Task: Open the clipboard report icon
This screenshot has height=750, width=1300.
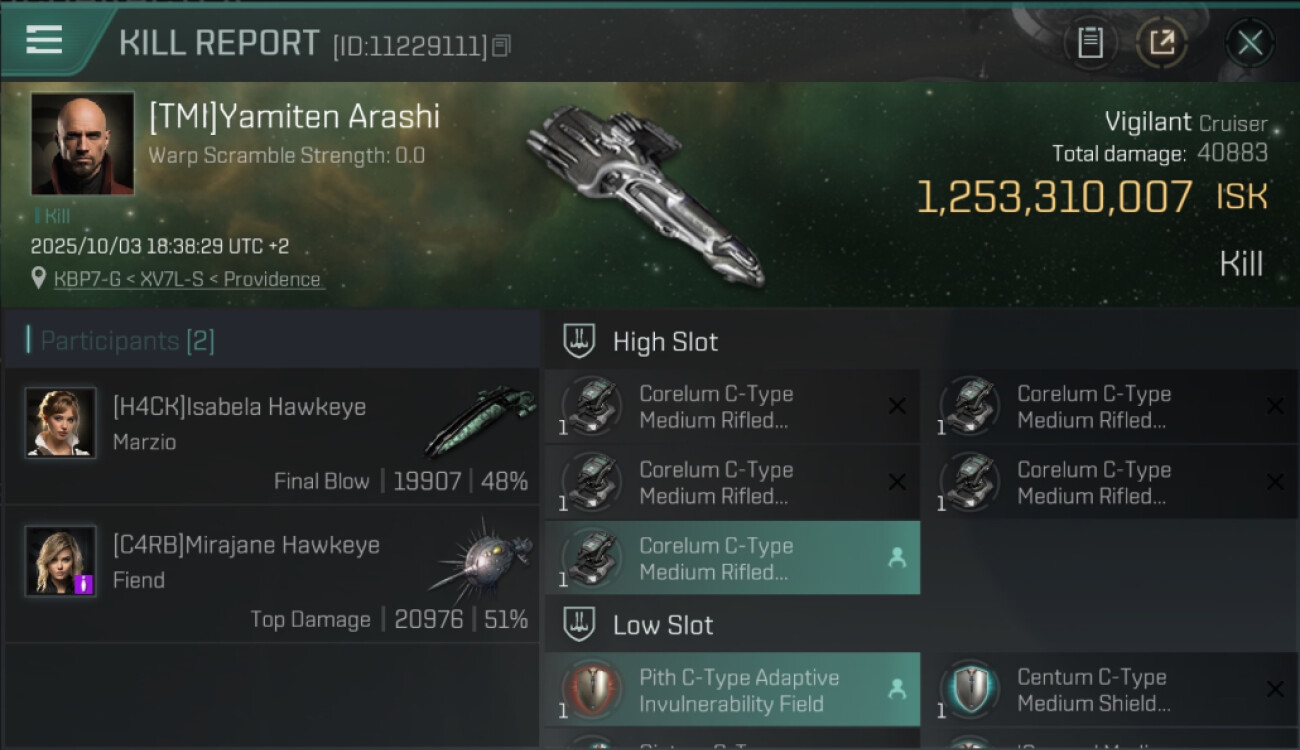Action: click(x=1090, y=43)
